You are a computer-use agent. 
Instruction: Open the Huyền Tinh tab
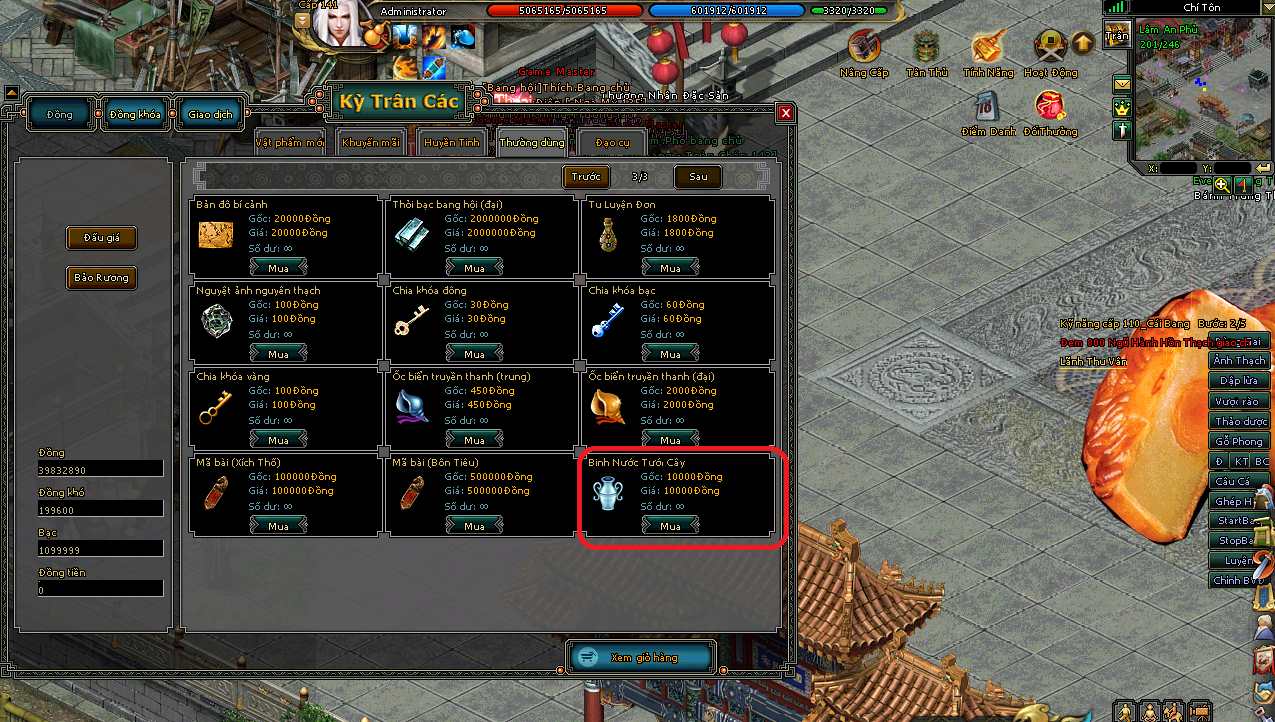[452, 142]
